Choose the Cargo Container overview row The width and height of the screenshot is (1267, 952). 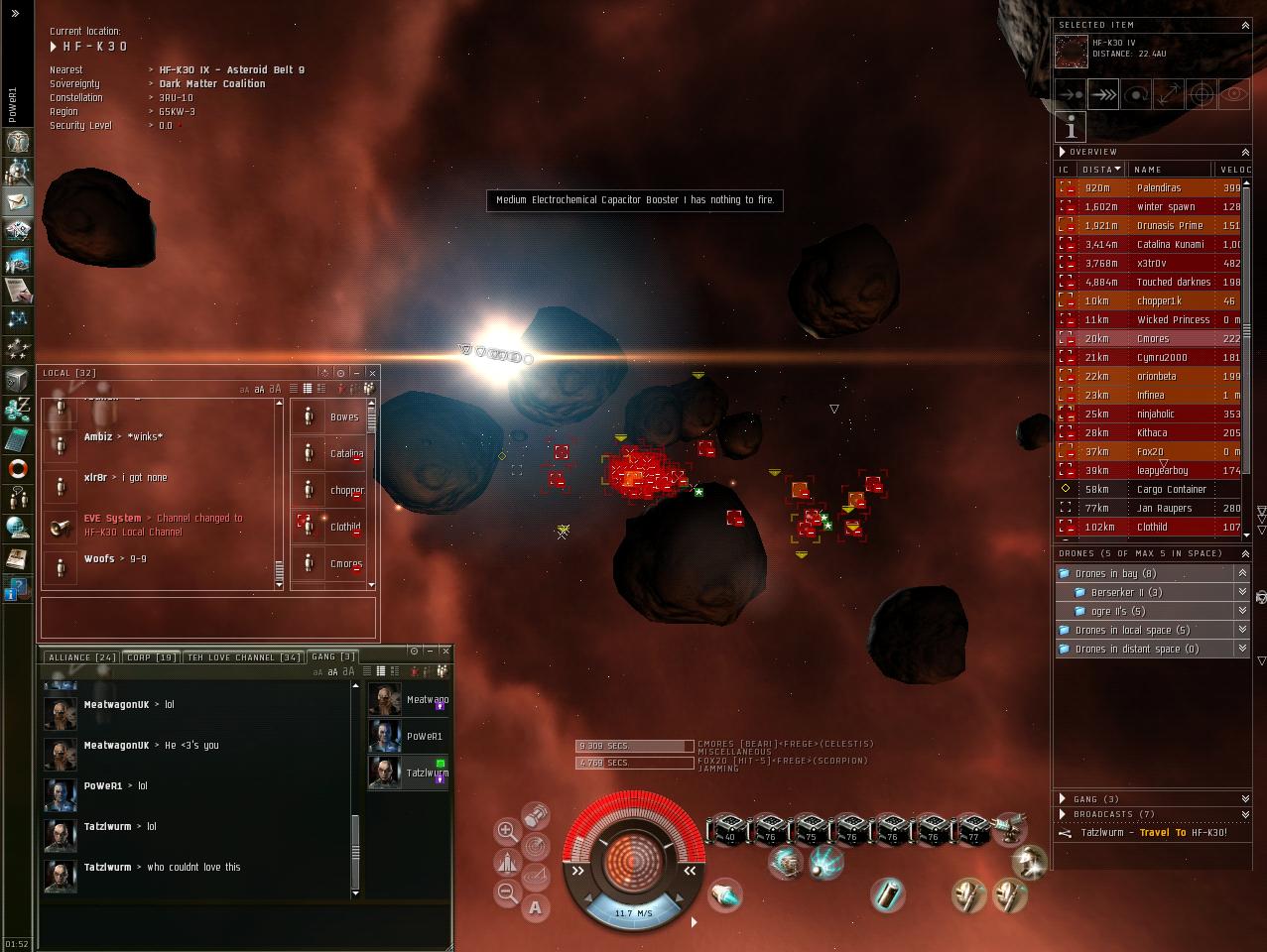(1171, 489)
